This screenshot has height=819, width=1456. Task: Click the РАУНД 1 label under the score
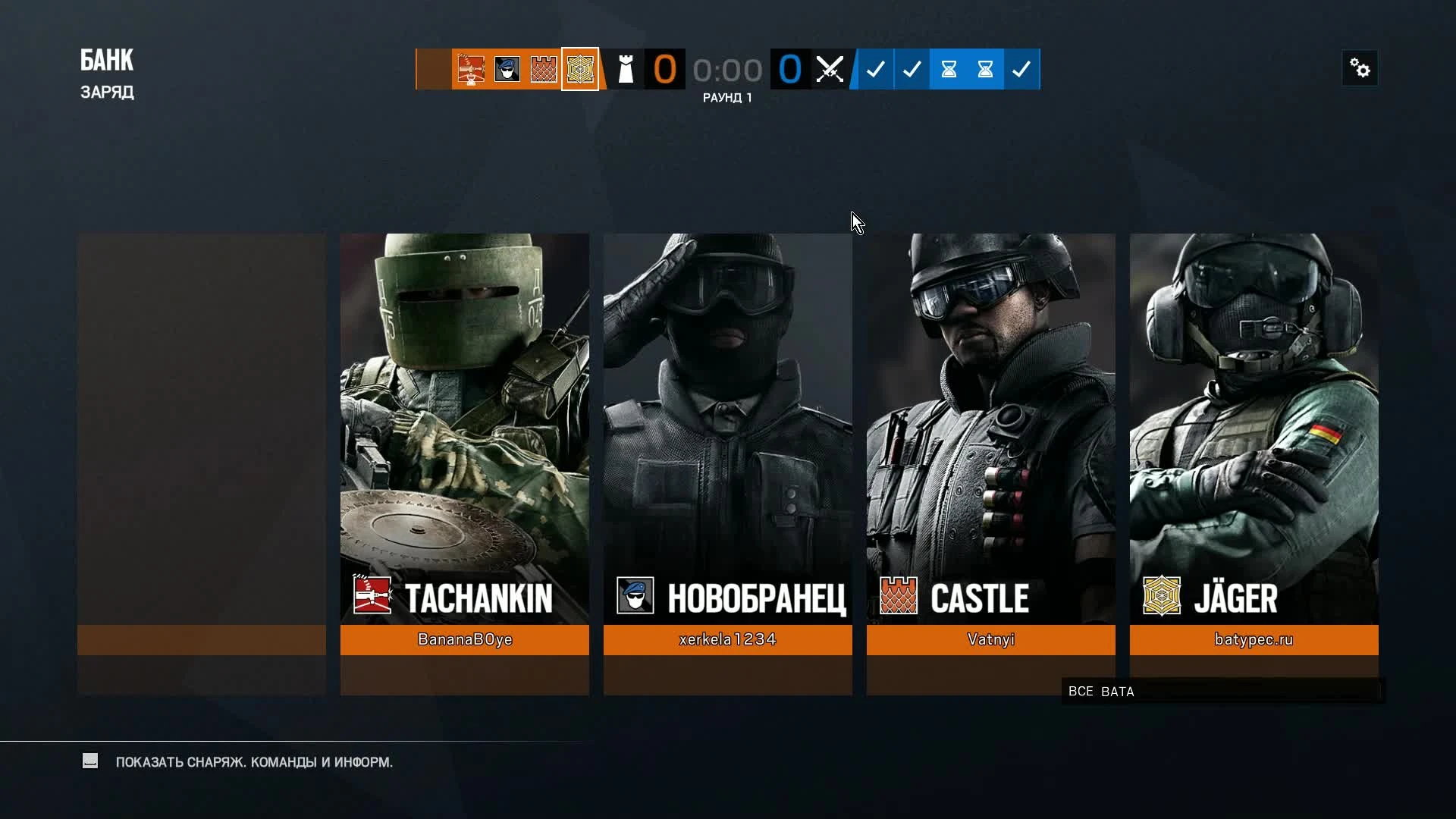(x=727, y=97)
